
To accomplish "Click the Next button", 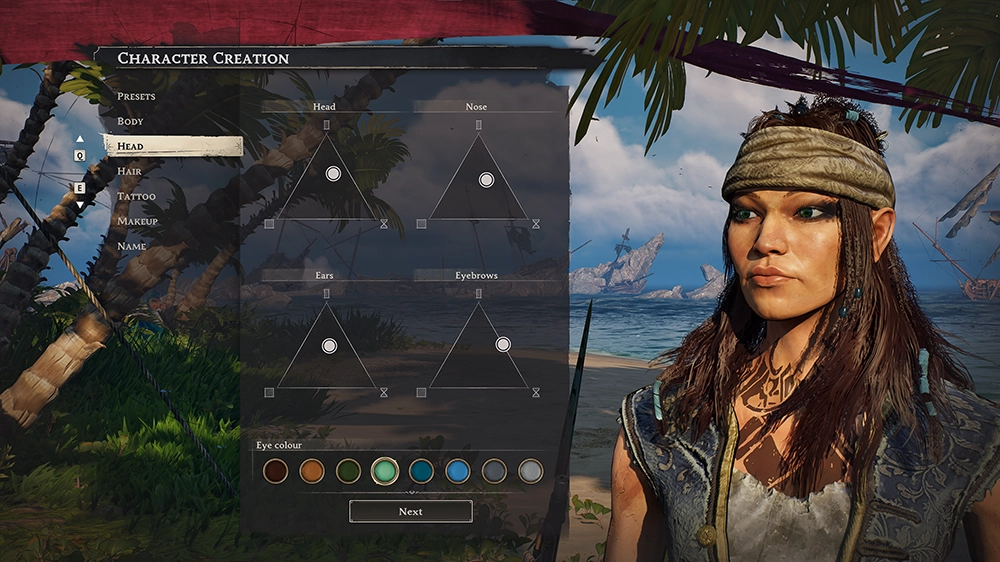I will point(410,511).
